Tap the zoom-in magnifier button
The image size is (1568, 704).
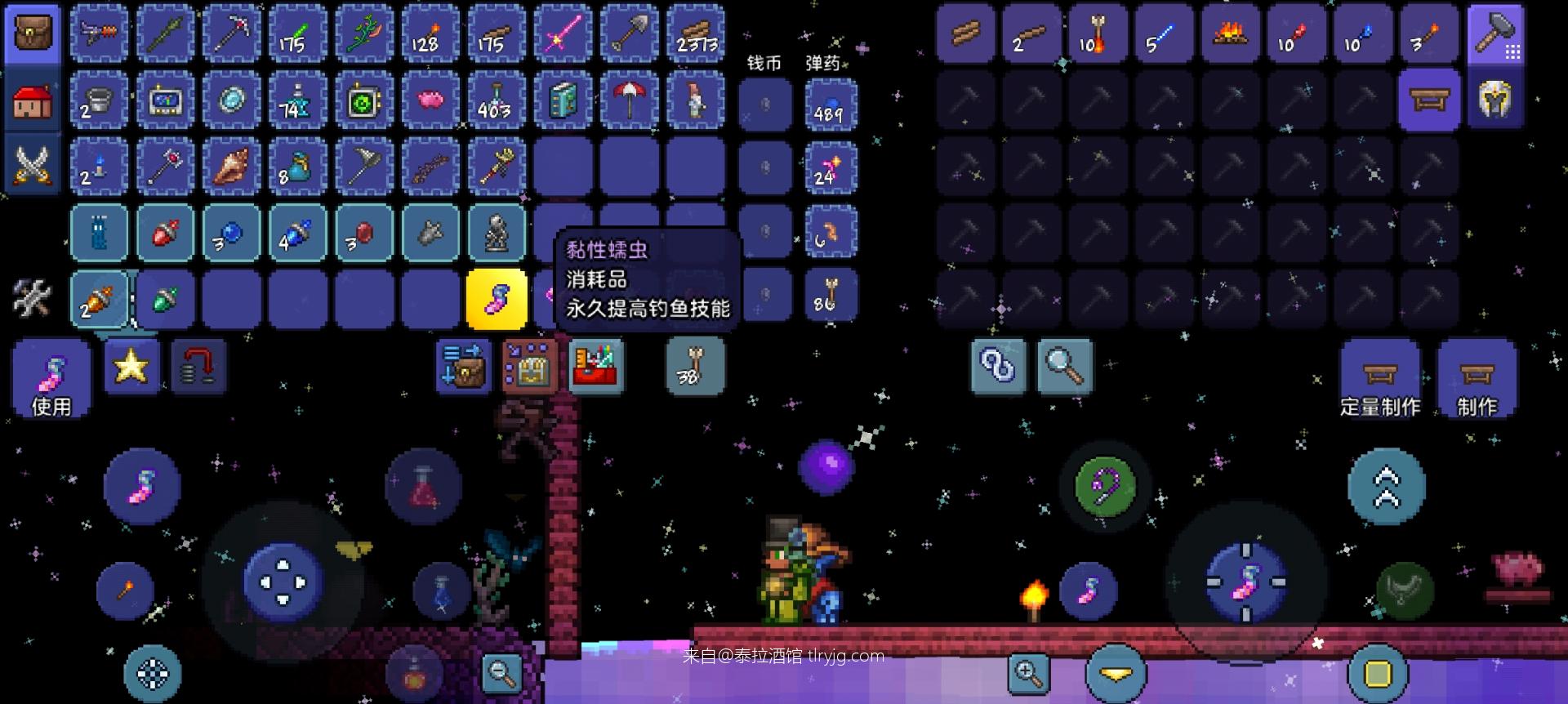click(x=1027, y=674)
